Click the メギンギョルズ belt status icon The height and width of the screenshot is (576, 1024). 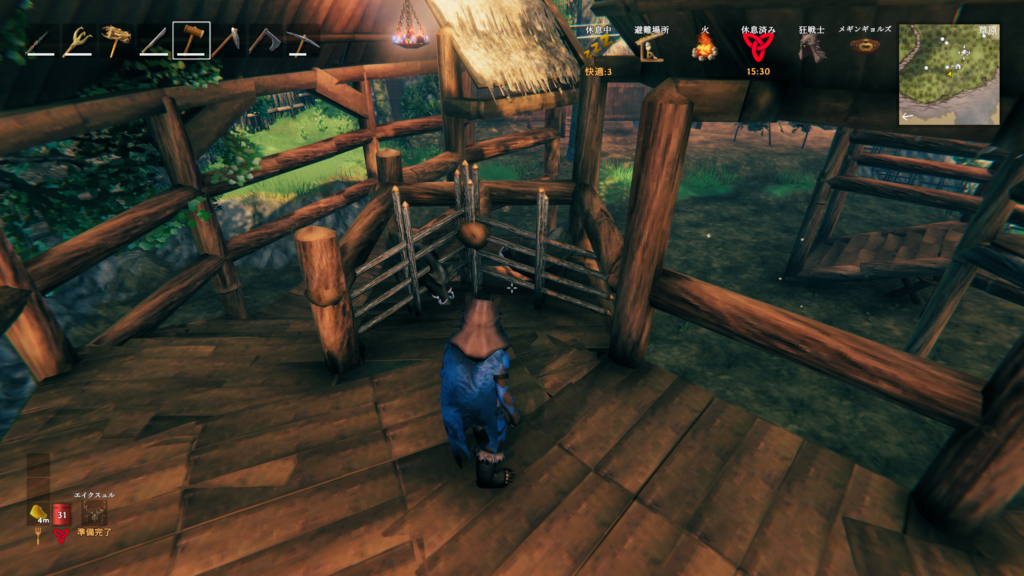coord(864,47)
